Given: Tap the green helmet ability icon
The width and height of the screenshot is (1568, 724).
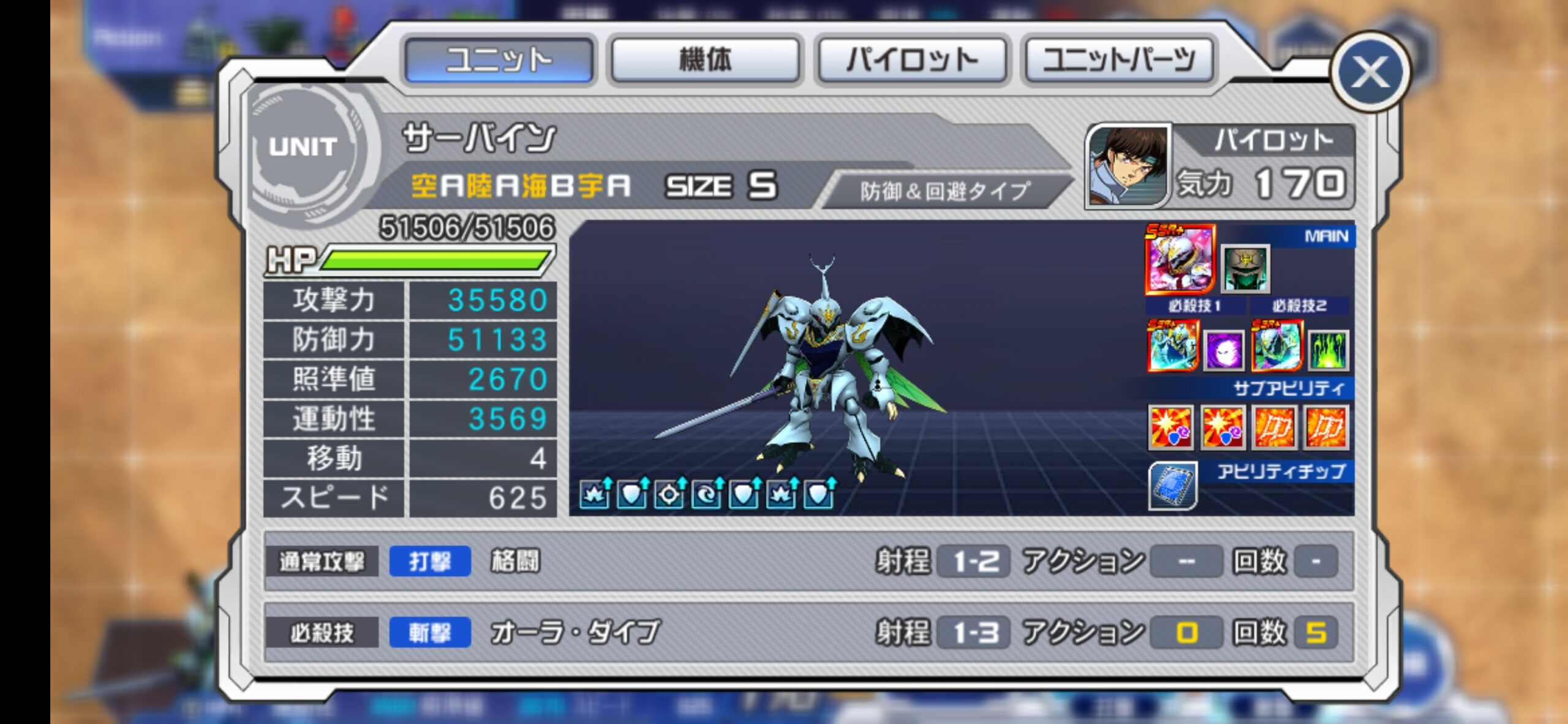Looking at the screenshot, I should (1245, 269).
